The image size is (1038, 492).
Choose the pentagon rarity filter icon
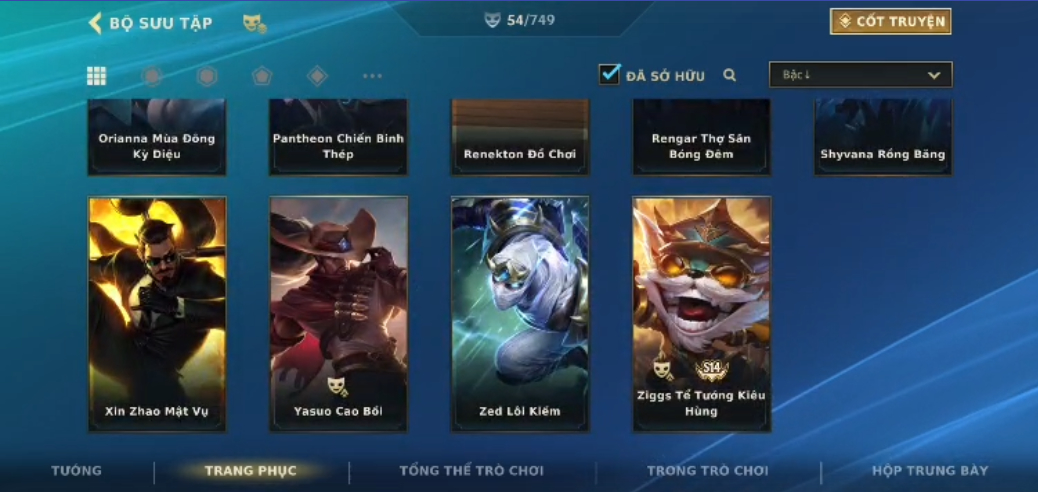262,76
